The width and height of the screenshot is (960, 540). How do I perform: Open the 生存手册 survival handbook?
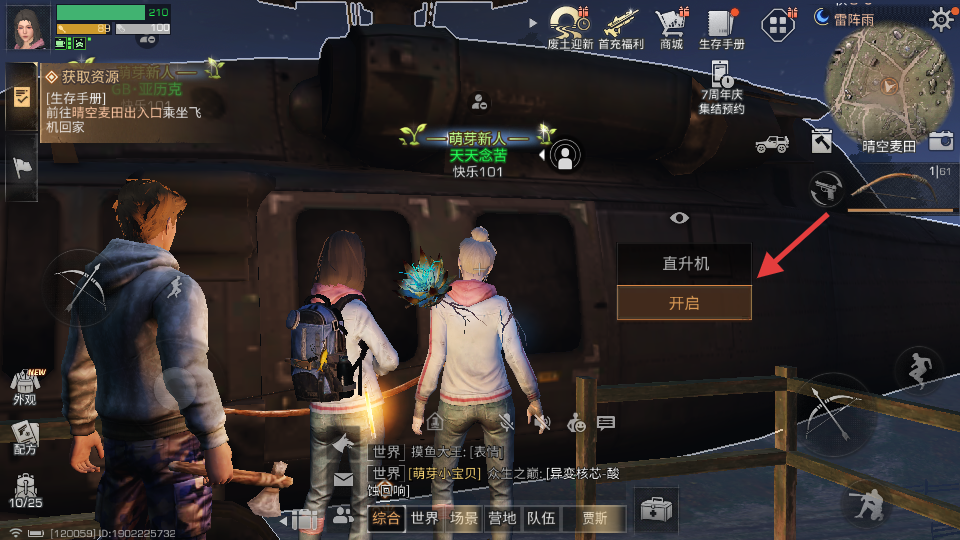pos(721,26)
